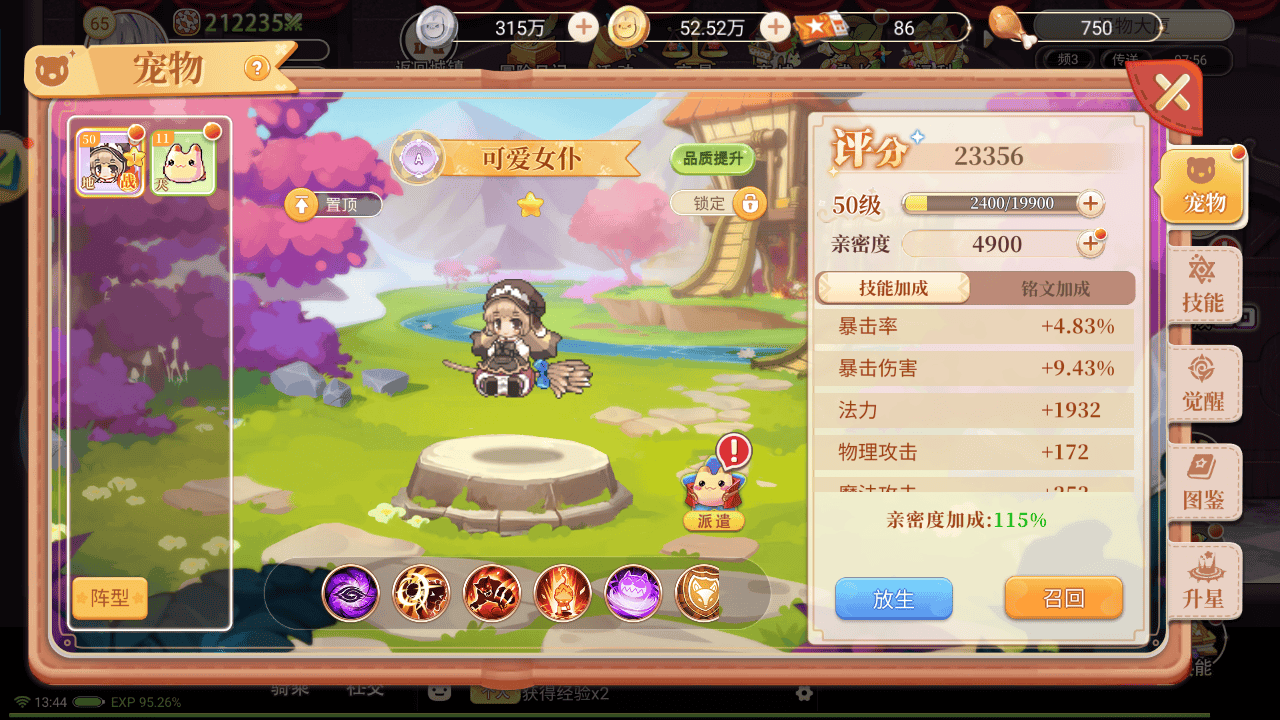Toggle 置顶 to pin the pet

pyautogui.click(x=333, y=204)
